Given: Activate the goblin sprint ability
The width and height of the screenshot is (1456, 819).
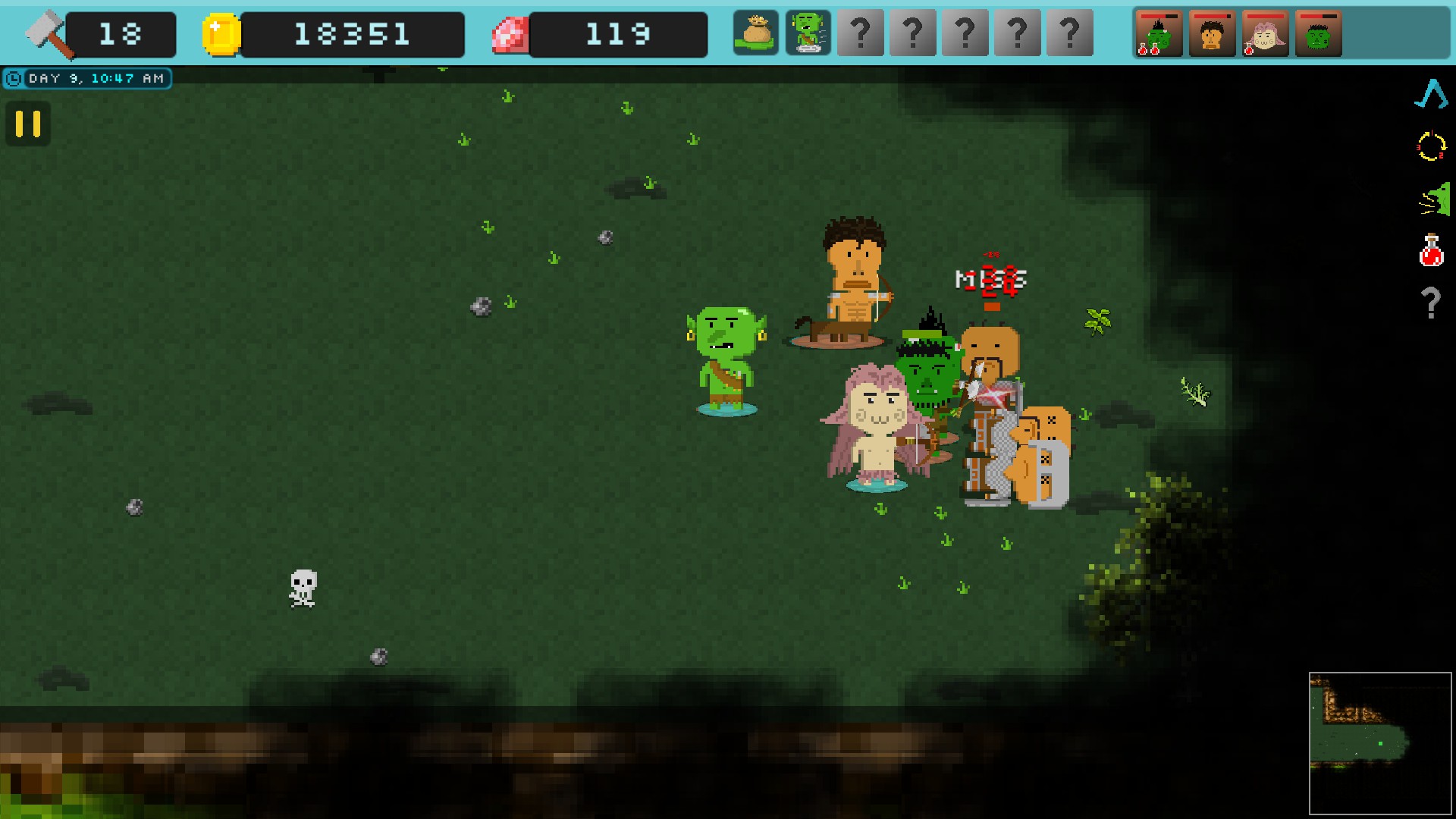Looking at the screenshot, I should point(808,32).
